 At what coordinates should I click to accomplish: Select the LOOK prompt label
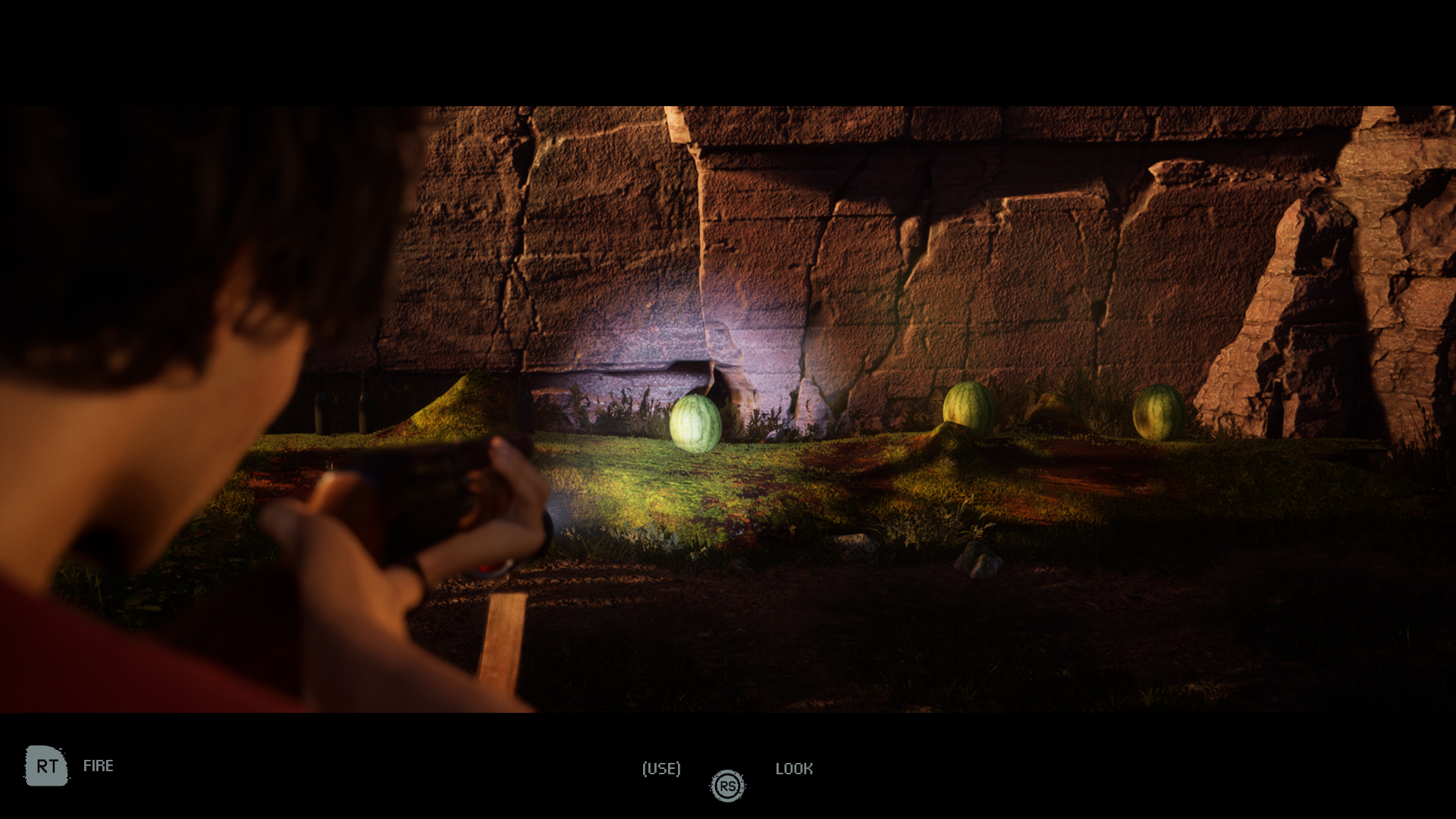point(795,769)
